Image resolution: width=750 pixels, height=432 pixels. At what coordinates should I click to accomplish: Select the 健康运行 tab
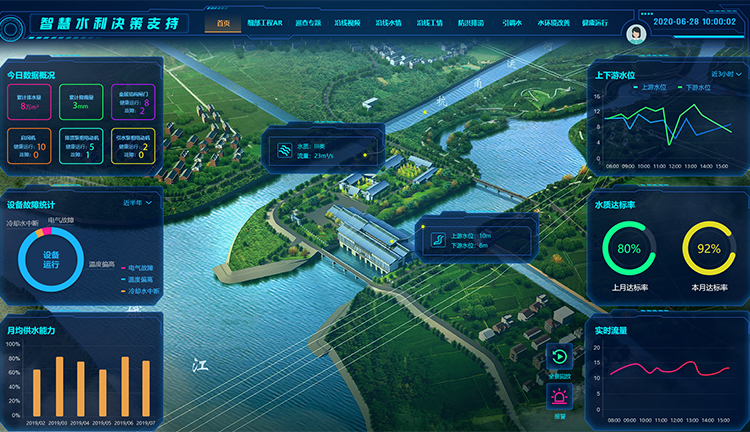pos(599,22)
